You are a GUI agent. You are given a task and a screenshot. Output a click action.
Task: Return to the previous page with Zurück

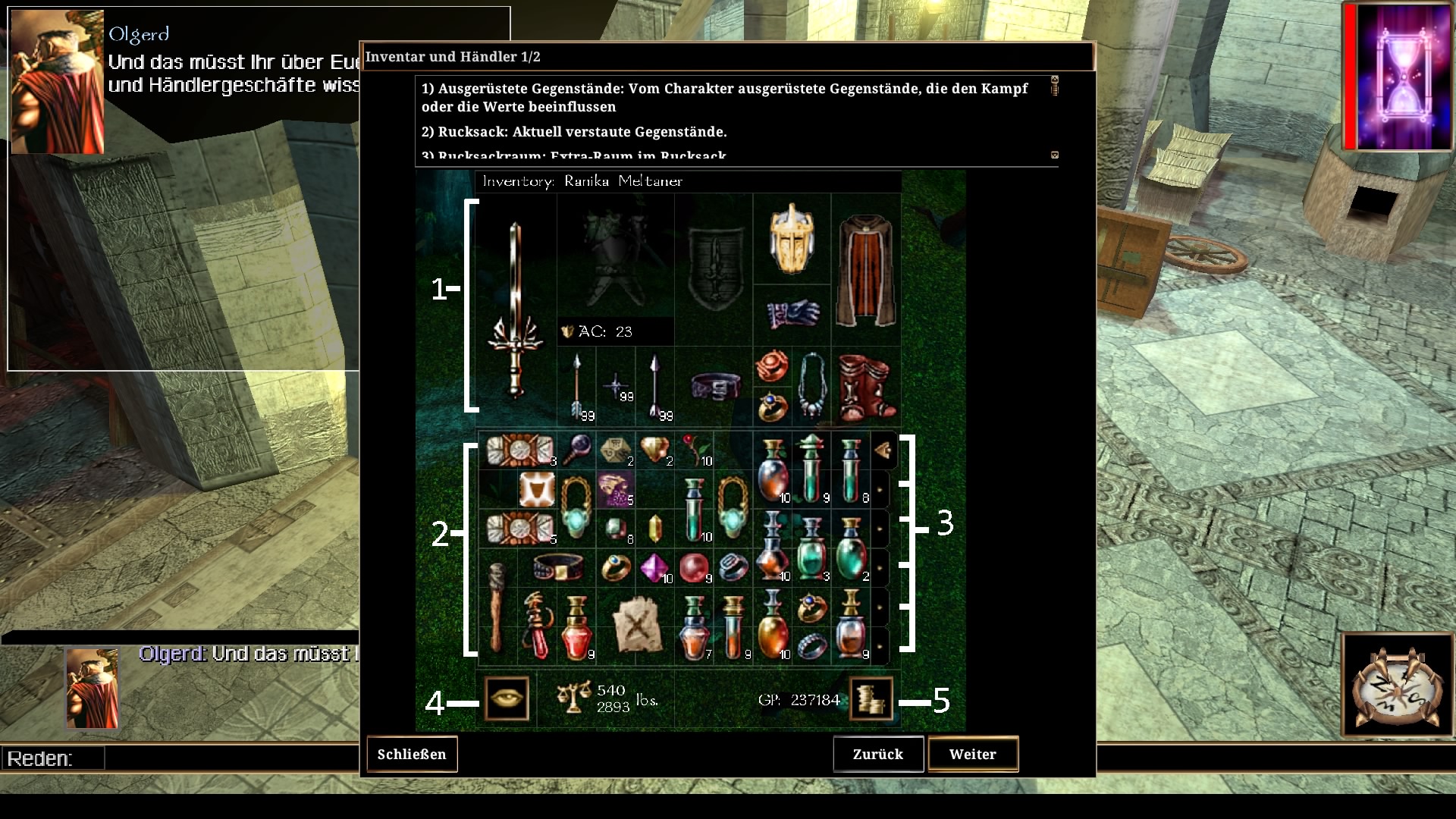(877, 755)
